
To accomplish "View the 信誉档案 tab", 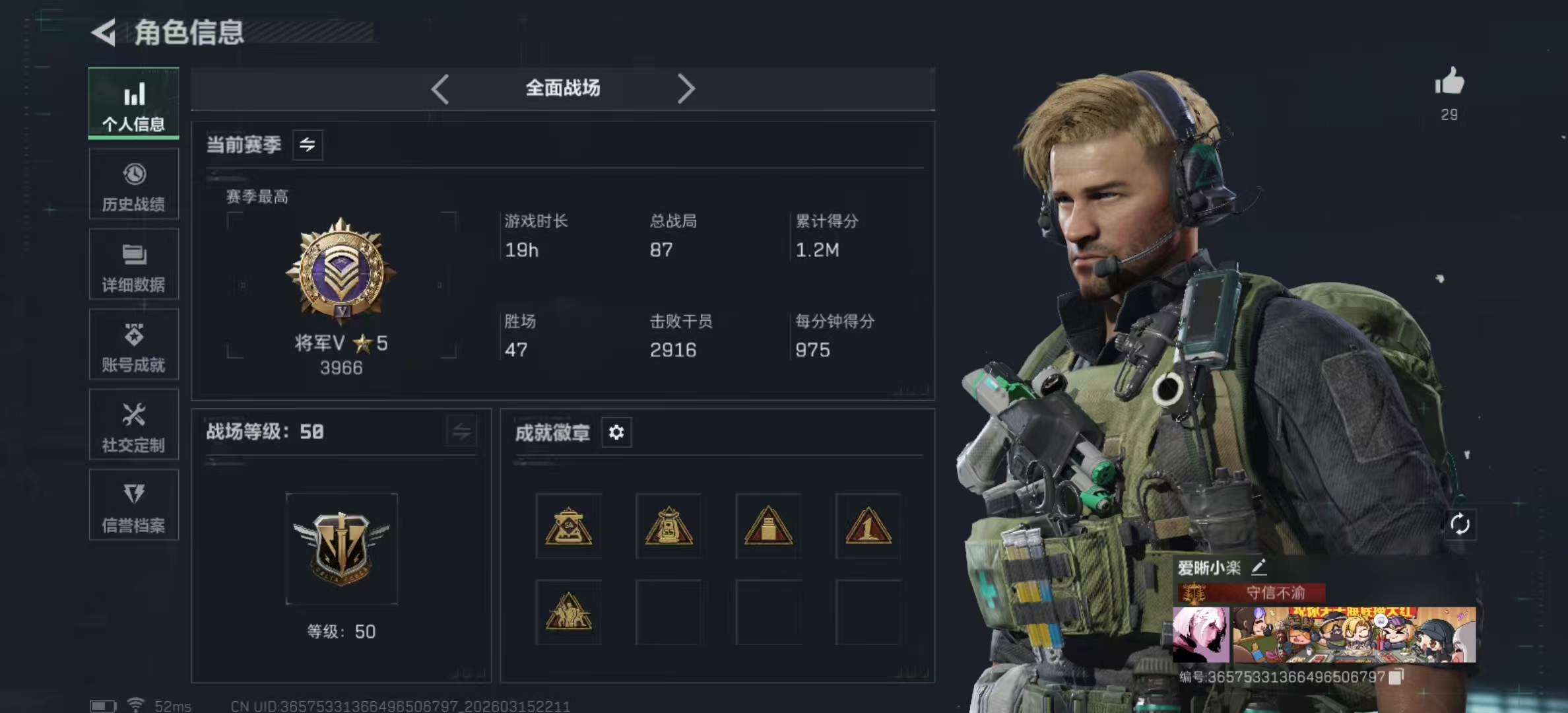I will click(133, 506).
